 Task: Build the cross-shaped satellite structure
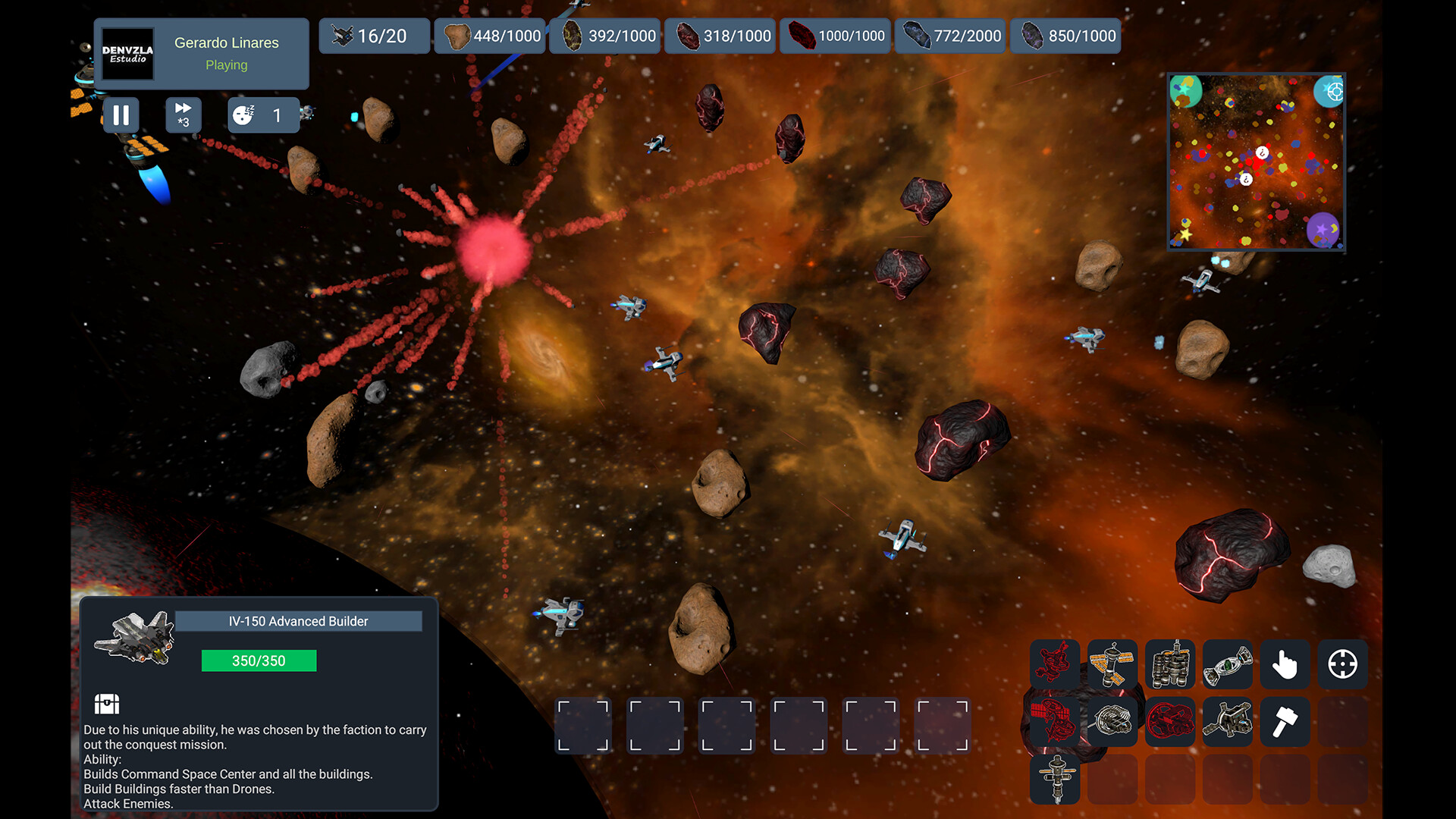(x=1228, y=722)
